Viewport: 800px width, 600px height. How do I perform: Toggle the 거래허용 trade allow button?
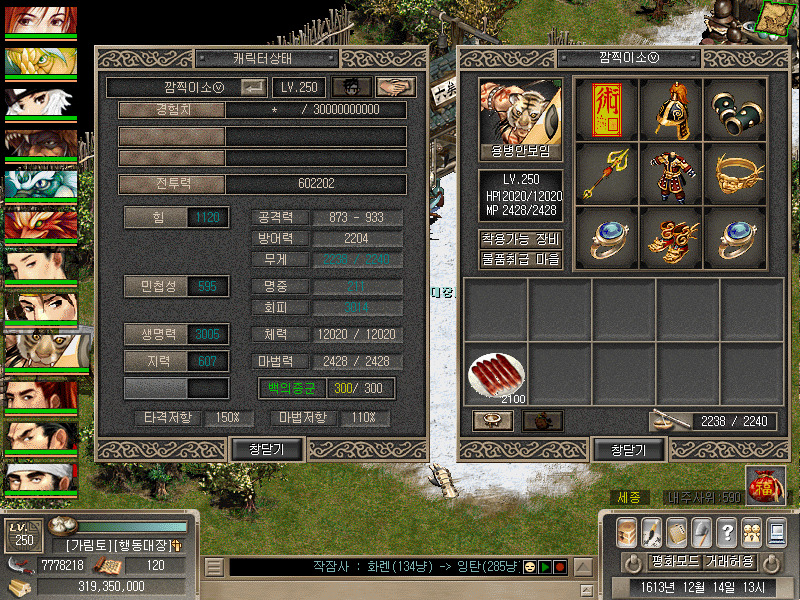click(x=729, y=561)
